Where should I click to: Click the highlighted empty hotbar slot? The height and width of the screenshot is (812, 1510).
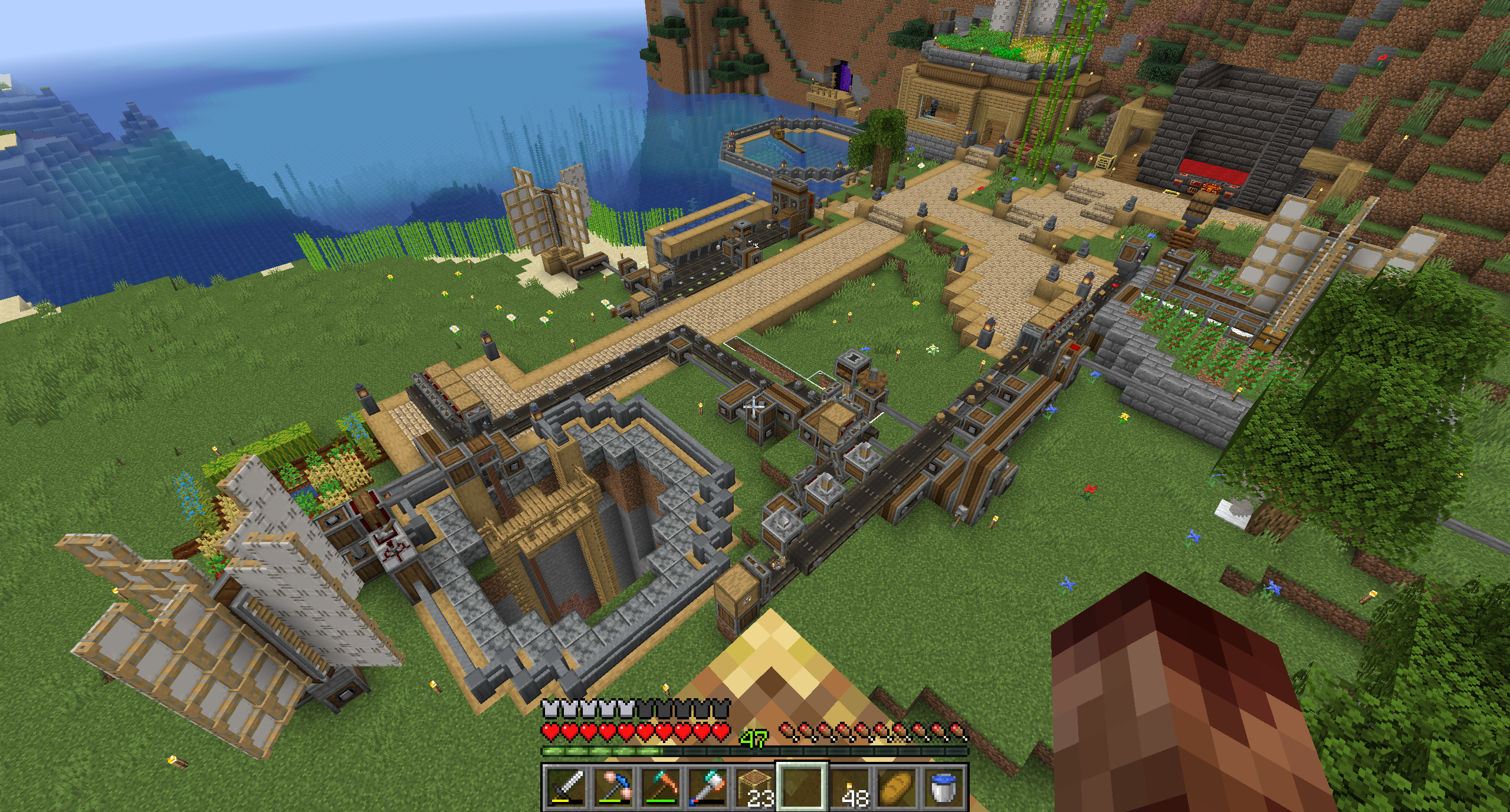coord(802,788)
